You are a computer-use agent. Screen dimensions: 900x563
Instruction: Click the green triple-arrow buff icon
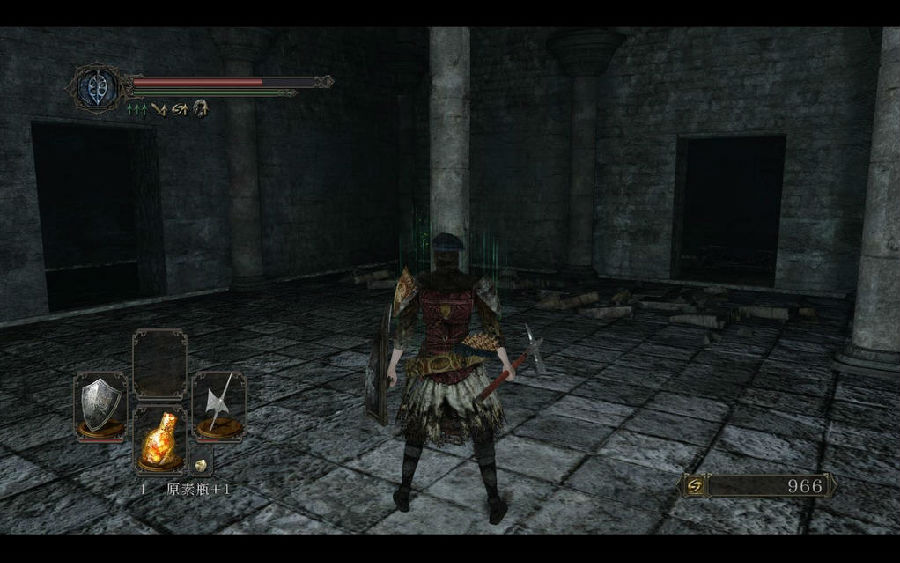pyautogui.click(x=135, y=108)
